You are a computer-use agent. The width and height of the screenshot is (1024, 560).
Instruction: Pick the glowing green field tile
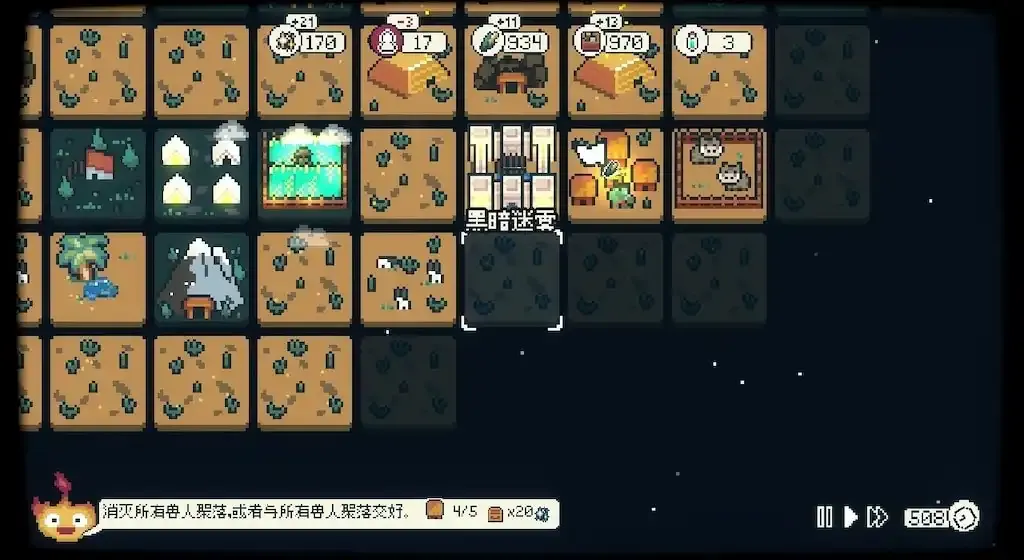[304, 168]
